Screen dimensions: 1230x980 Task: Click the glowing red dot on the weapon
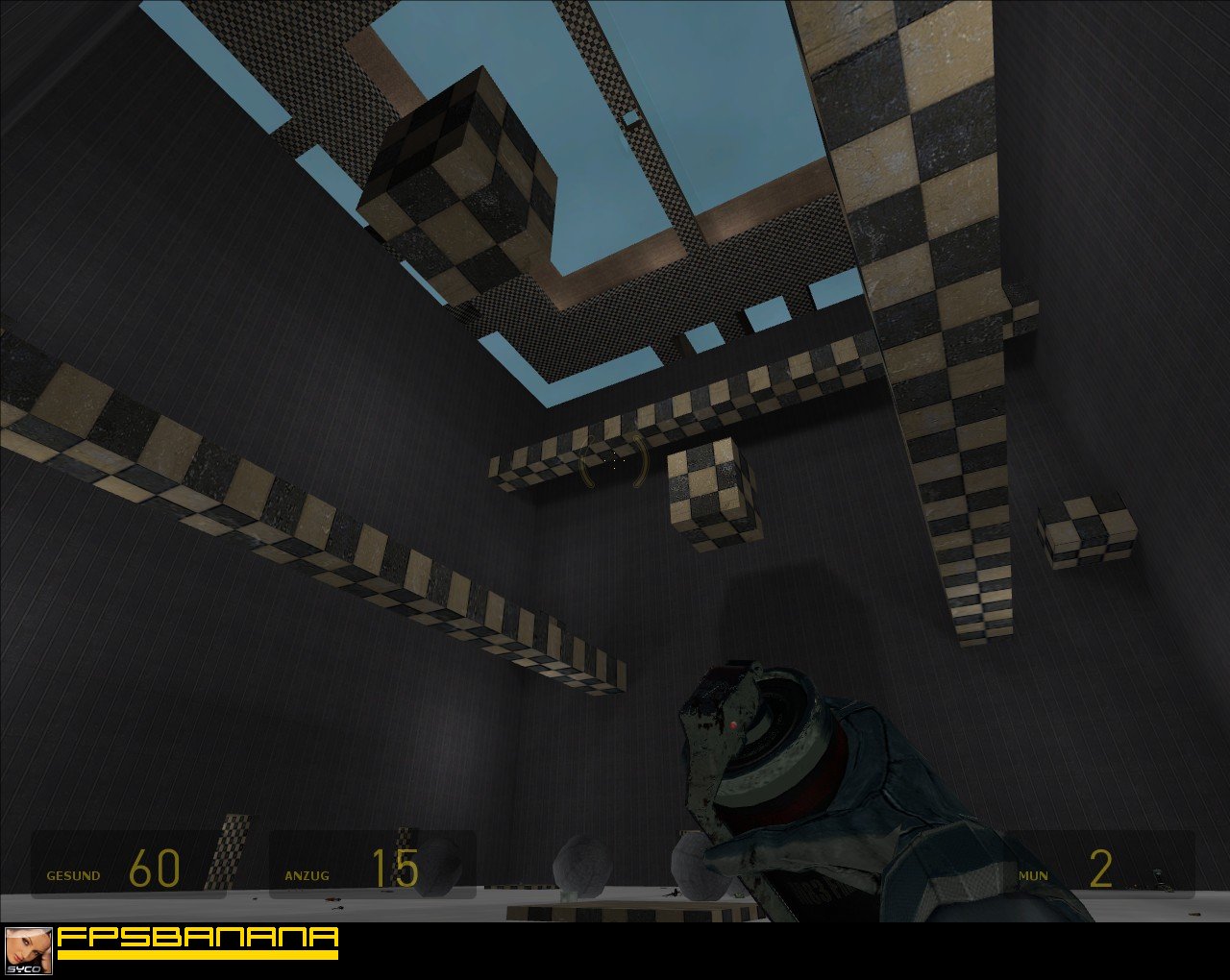[733, 725]
